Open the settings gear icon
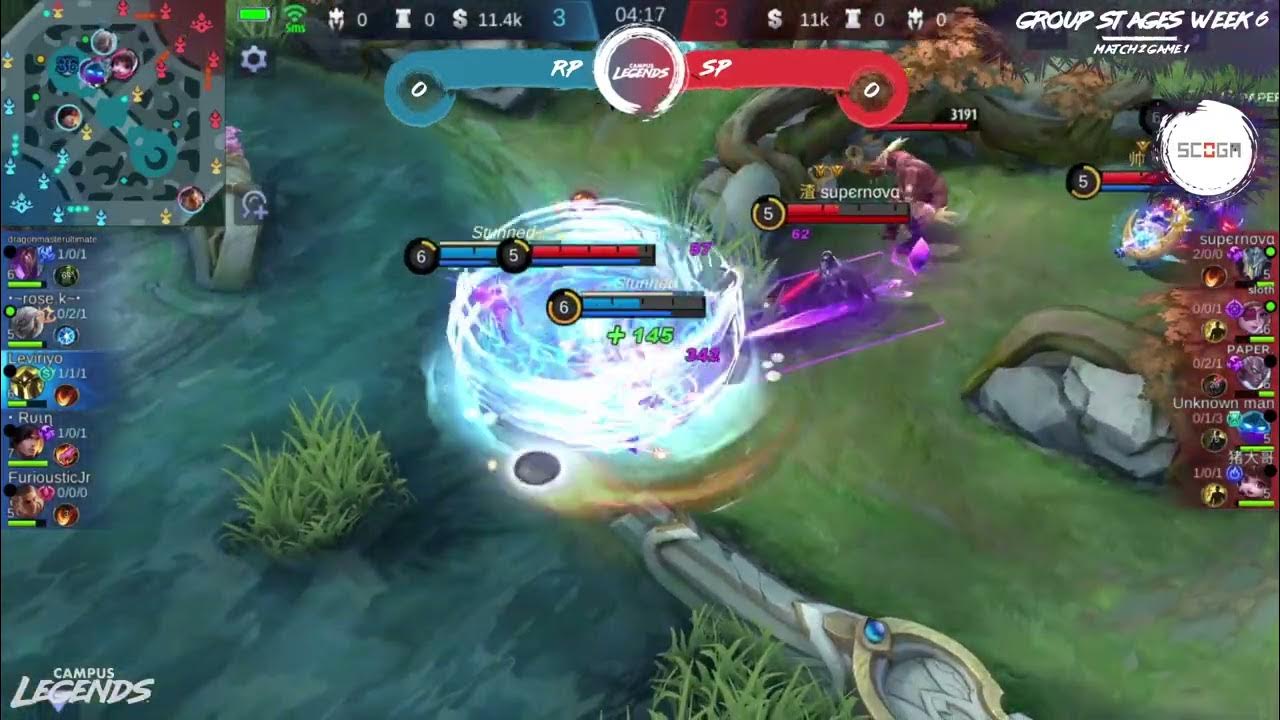The image size is (1280, 720). pos(254,60)
